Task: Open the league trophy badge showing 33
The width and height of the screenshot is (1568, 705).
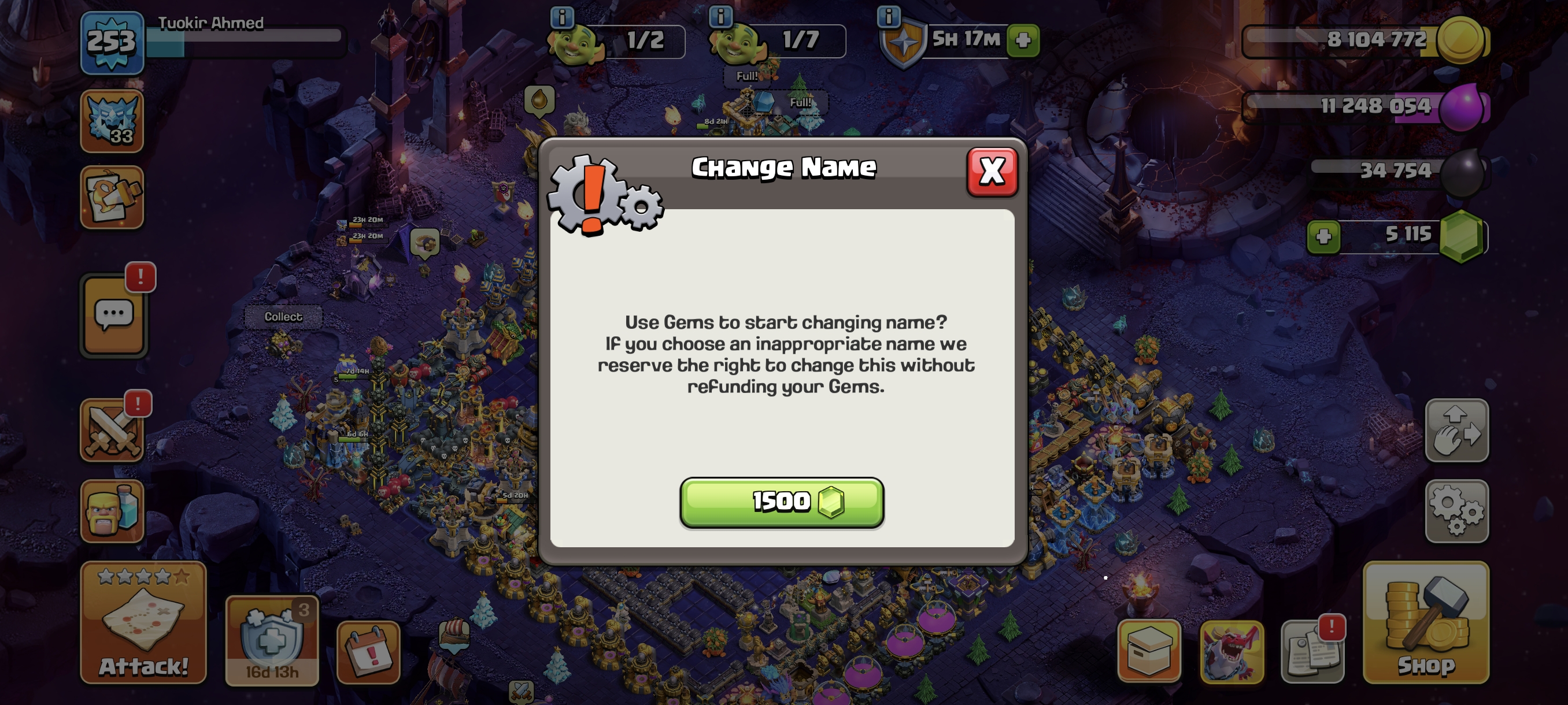Action: [x=112, y=121]
